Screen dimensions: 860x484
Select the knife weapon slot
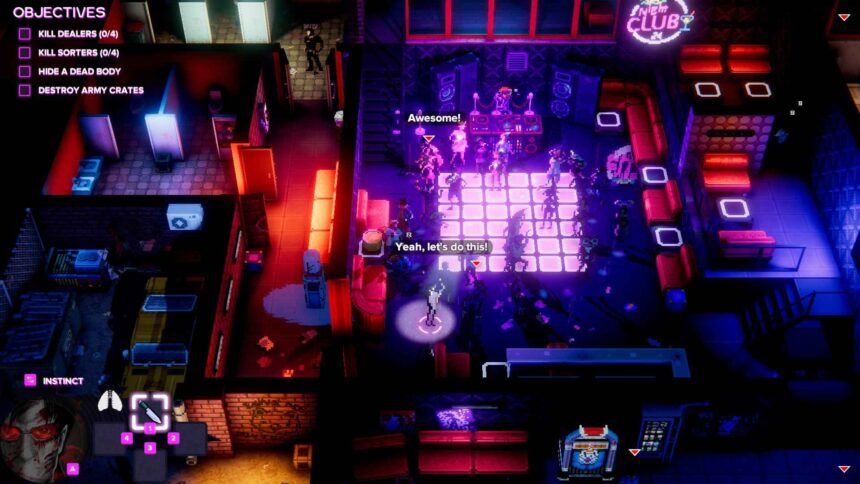pos(149,410)
